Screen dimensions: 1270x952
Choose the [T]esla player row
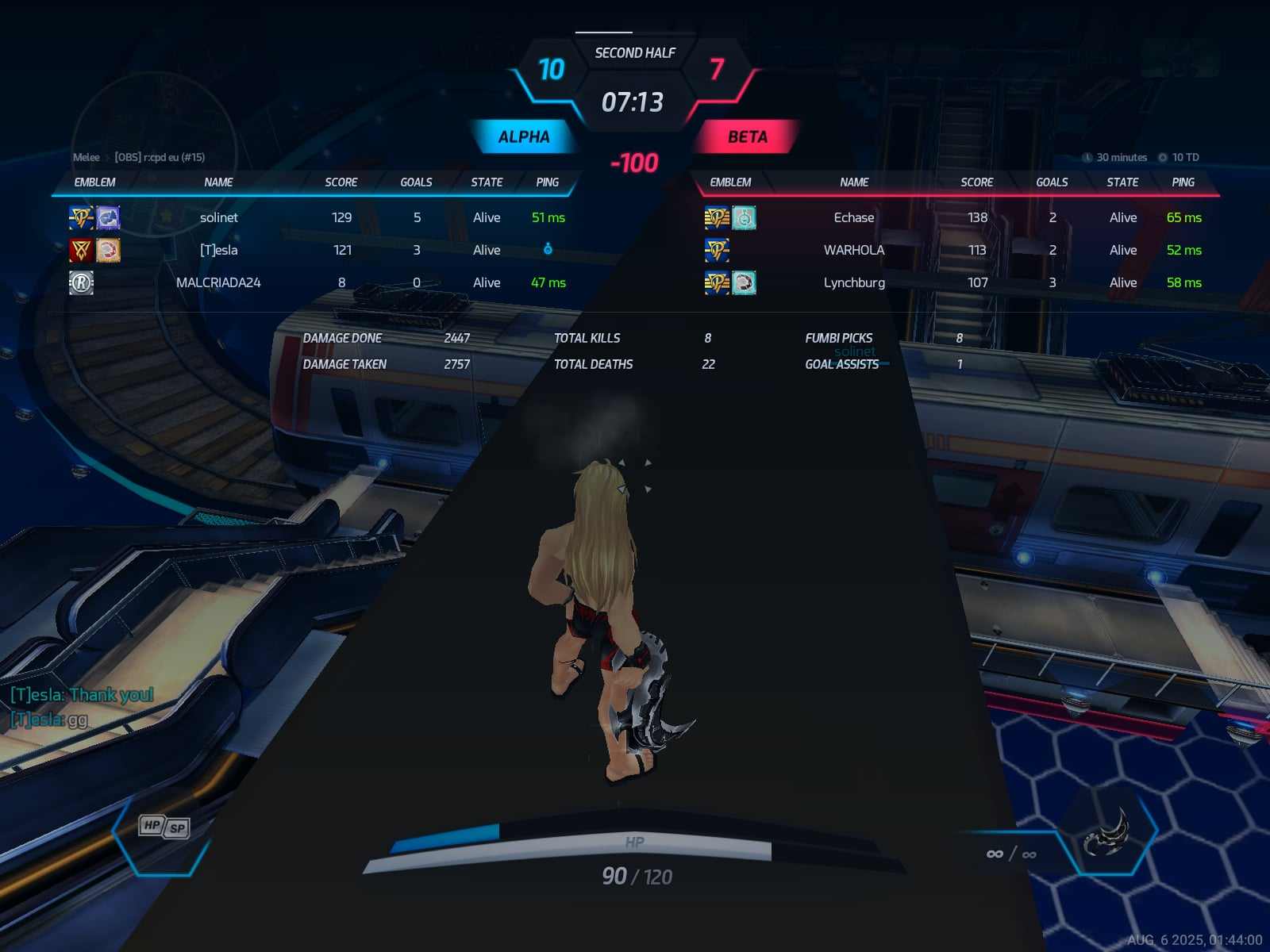(219, 250)
